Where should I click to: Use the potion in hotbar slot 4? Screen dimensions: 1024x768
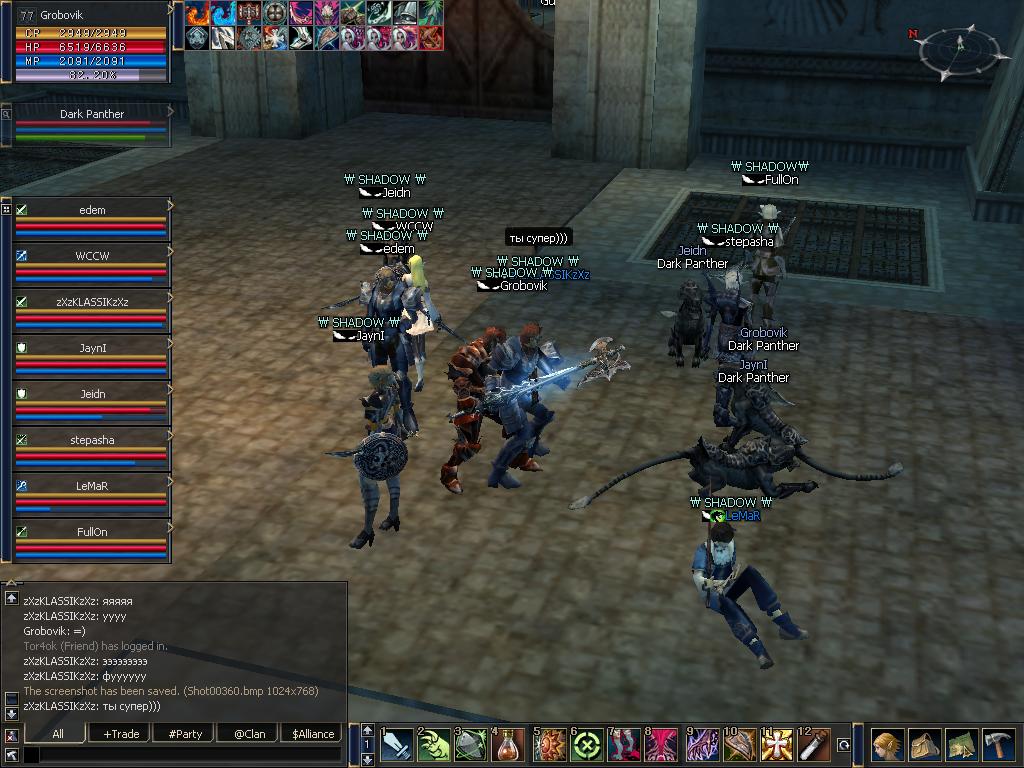click(x=510, y=745)
